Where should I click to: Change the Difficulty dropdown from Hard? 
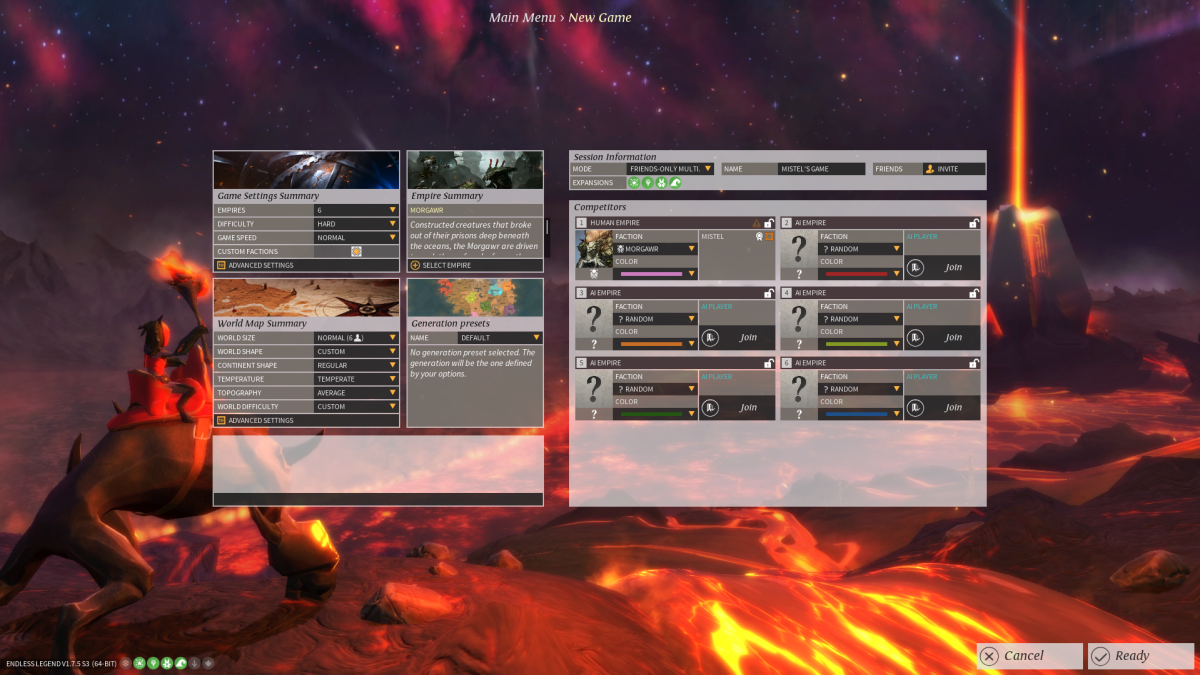(357, 224)
